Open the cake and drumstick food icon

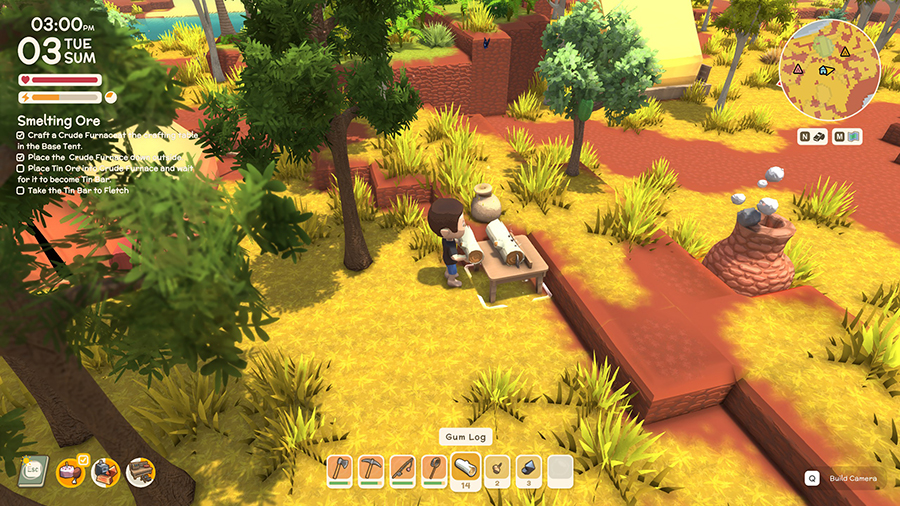pyautogui.click(x=70, y=472)
